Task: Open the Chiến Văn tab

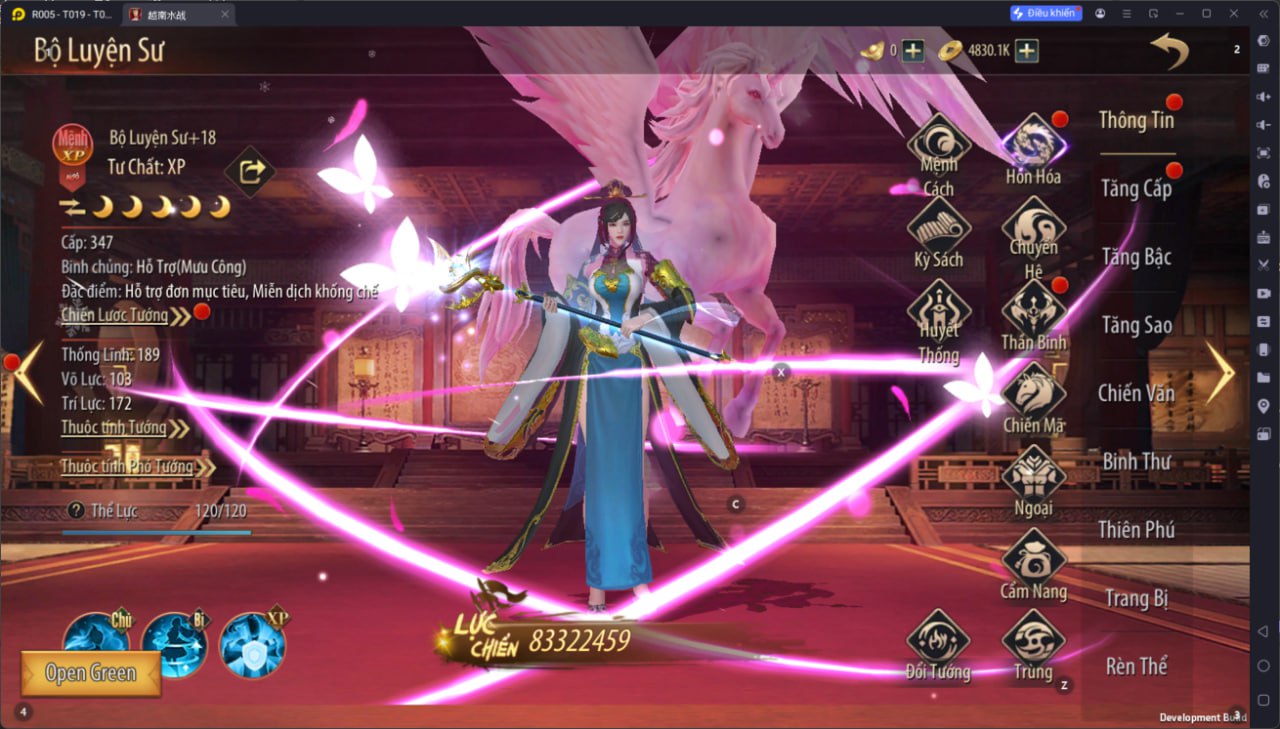Action: [1136, 393]
